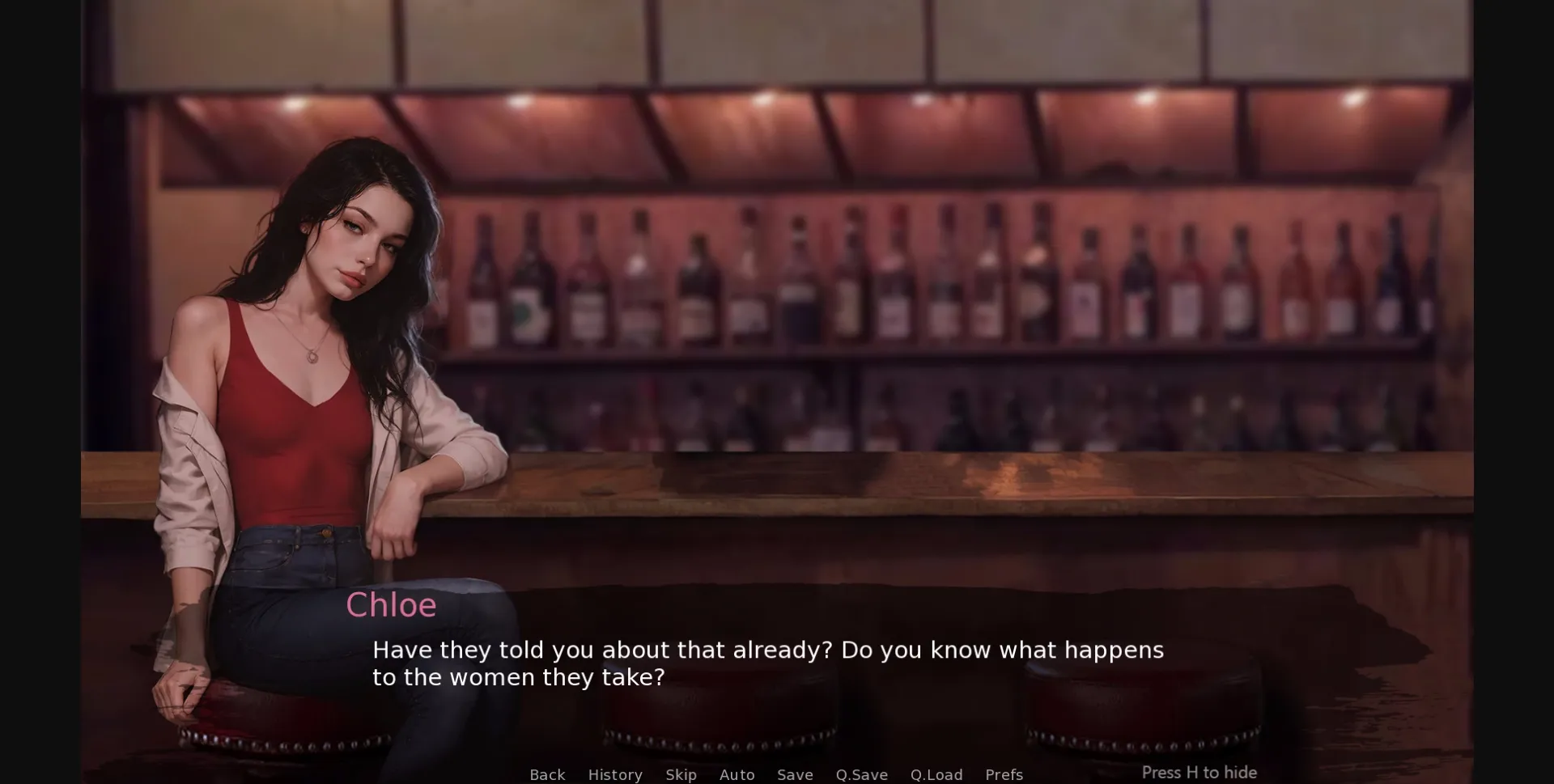
Task: Select Back from the quick menu bar
Action: (547, 774)
